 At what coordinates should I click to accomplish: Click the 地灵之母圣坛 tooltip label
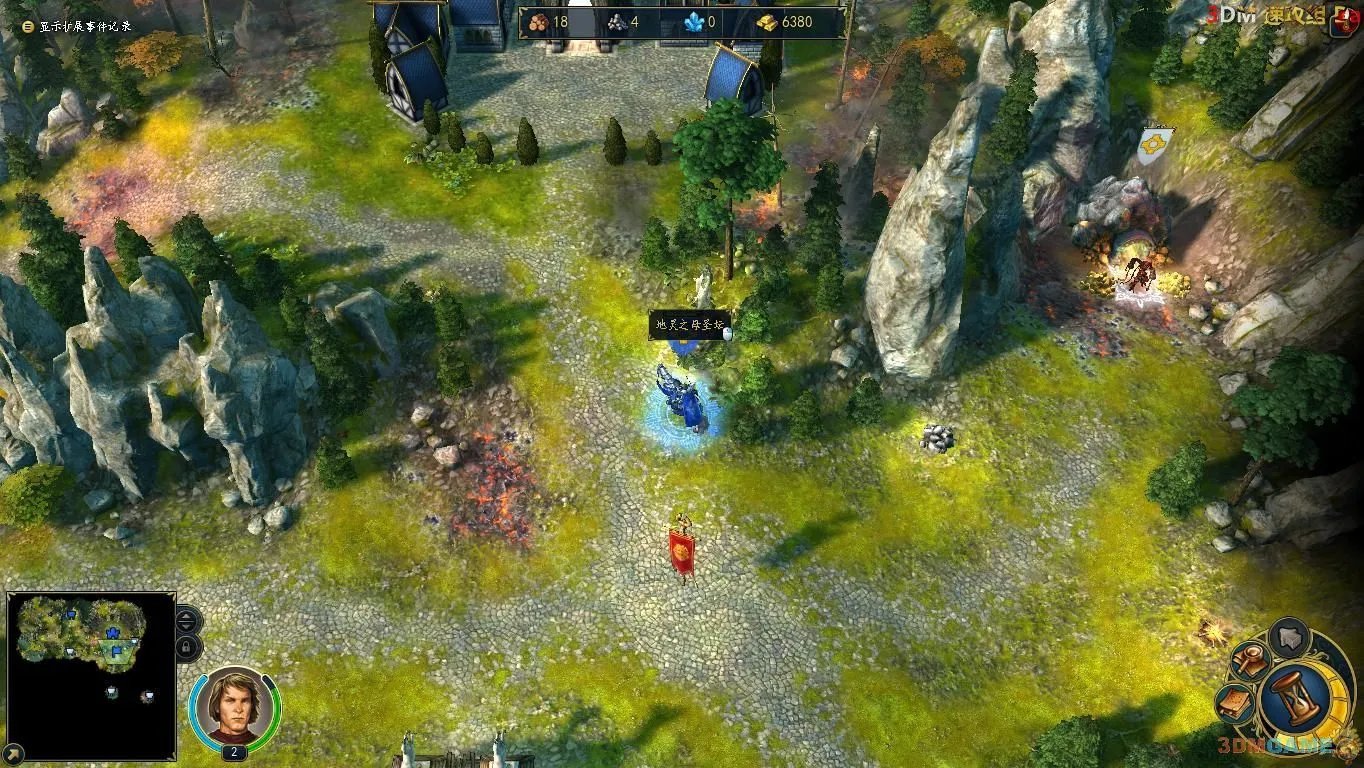click(688, 326)
